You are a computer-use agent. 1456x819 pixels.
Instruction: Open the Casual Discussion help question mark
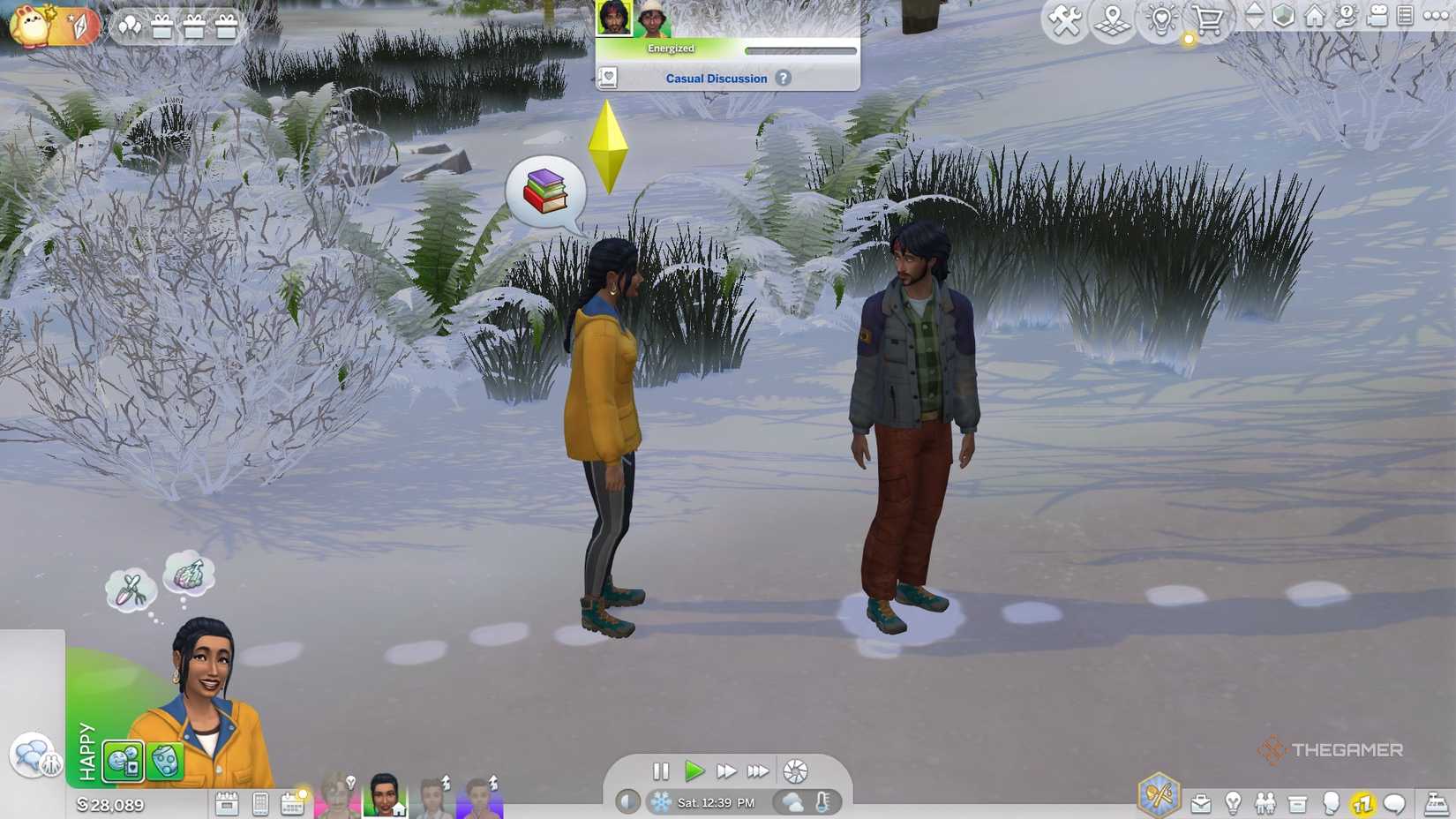[x=783, y=79]
